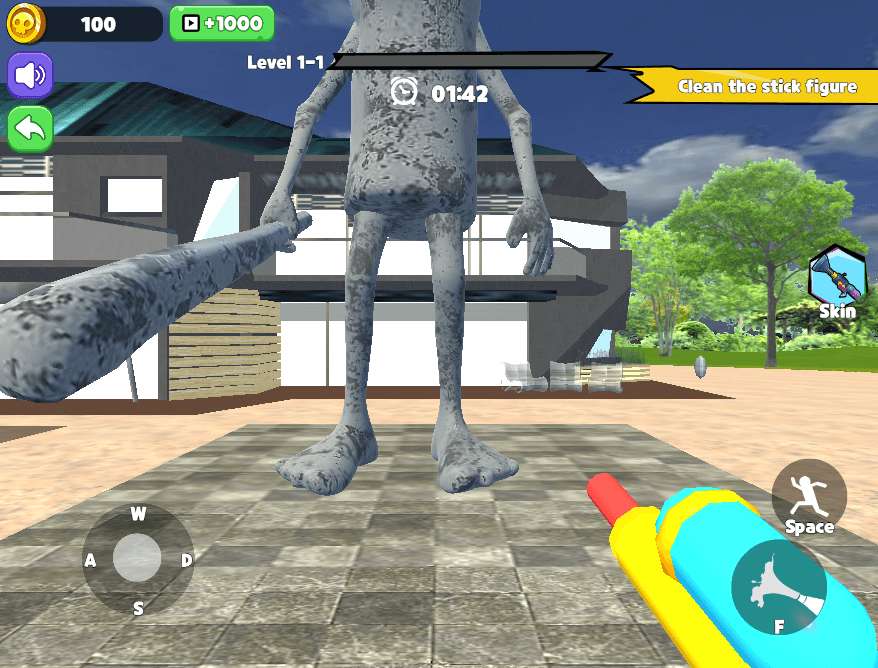This screenshot has height=668, width=878.
Task: Toggle the sound speaker button
Action: click(30, 75)
